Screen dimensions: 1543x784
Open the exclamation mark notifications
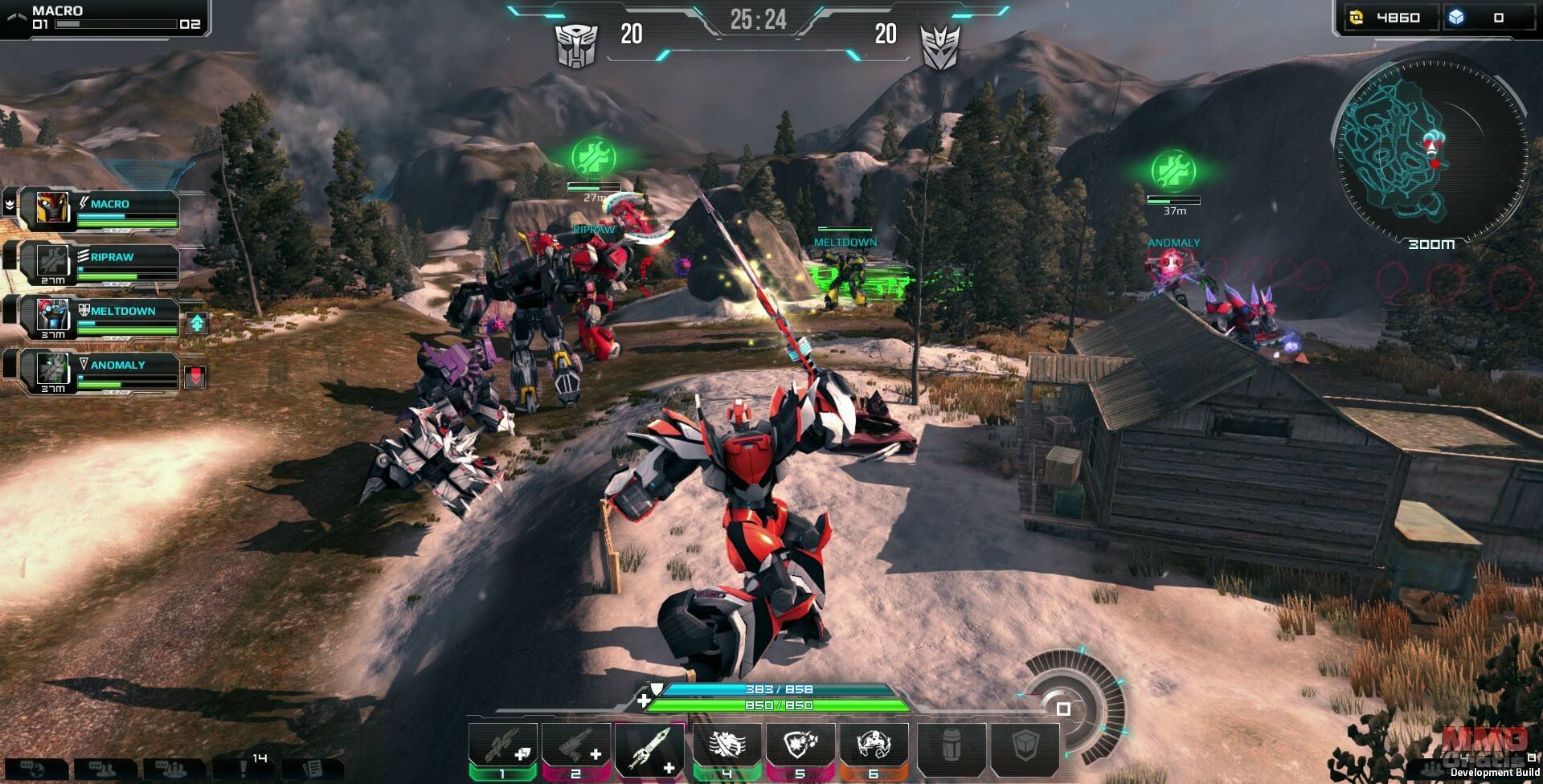point(244,770)
